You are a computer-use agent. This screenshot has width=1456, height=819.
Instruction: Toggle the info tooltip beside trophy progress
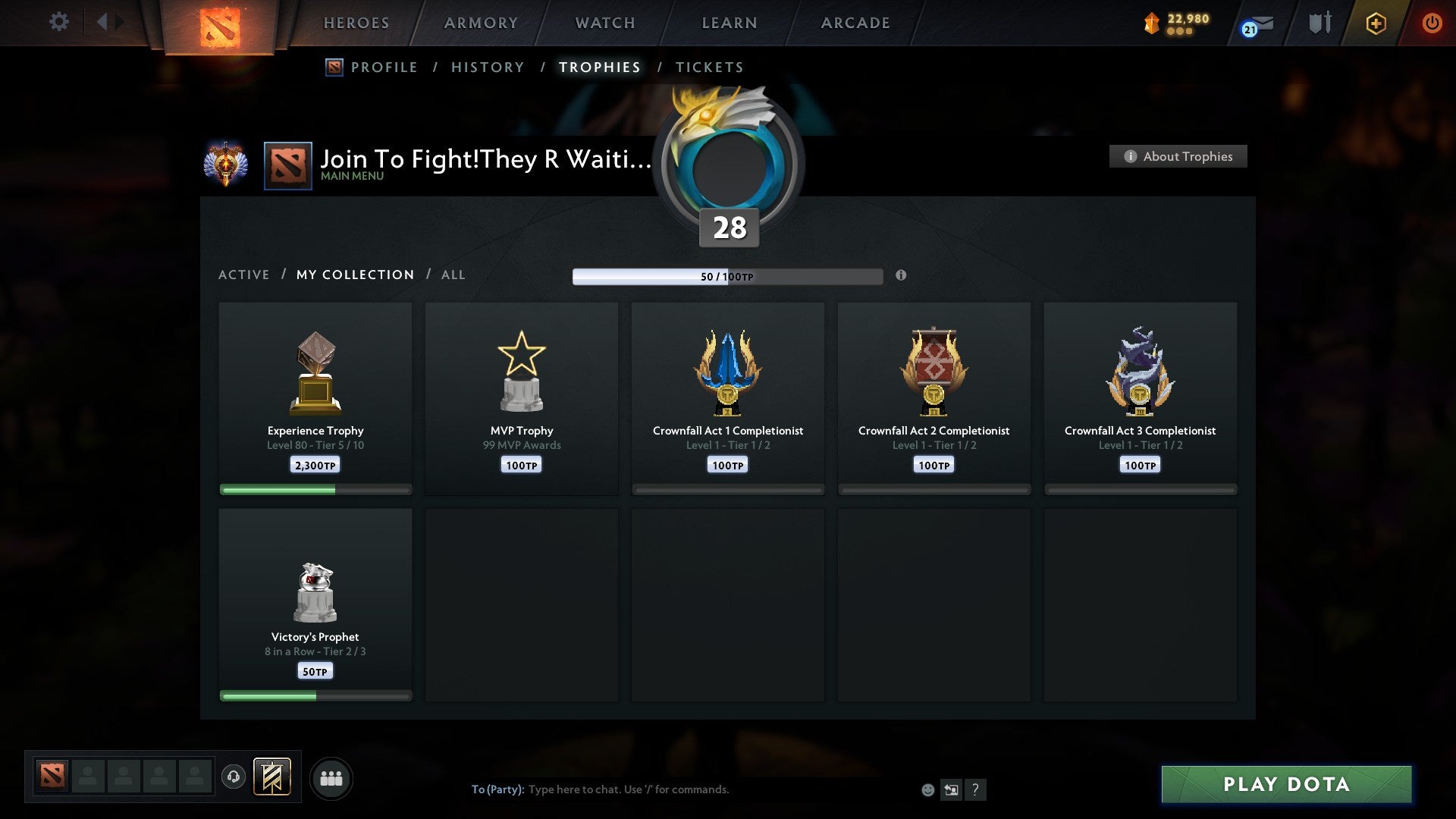[901, 276]
